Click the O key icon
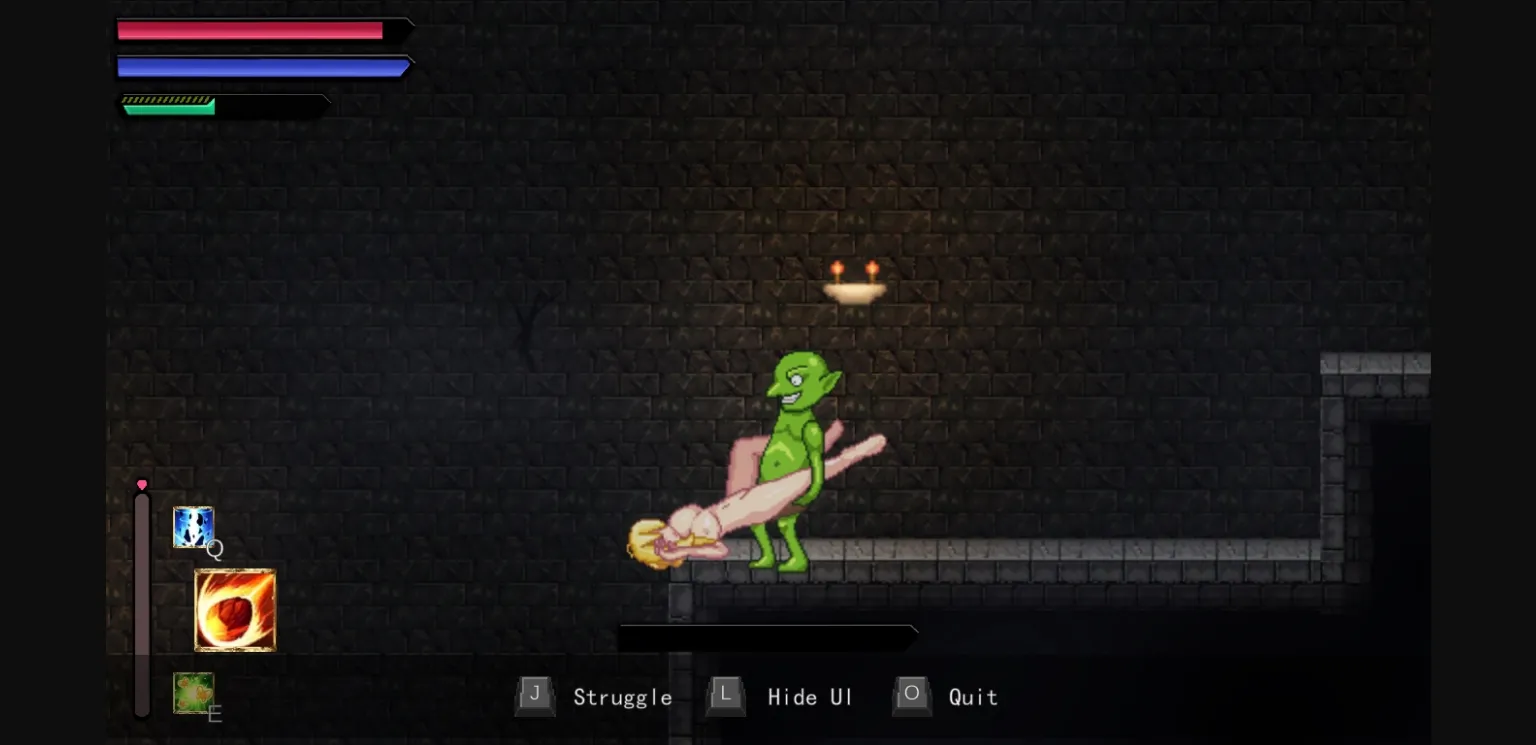The width and height of the screenshot is (1536, 745). [911, 696]
